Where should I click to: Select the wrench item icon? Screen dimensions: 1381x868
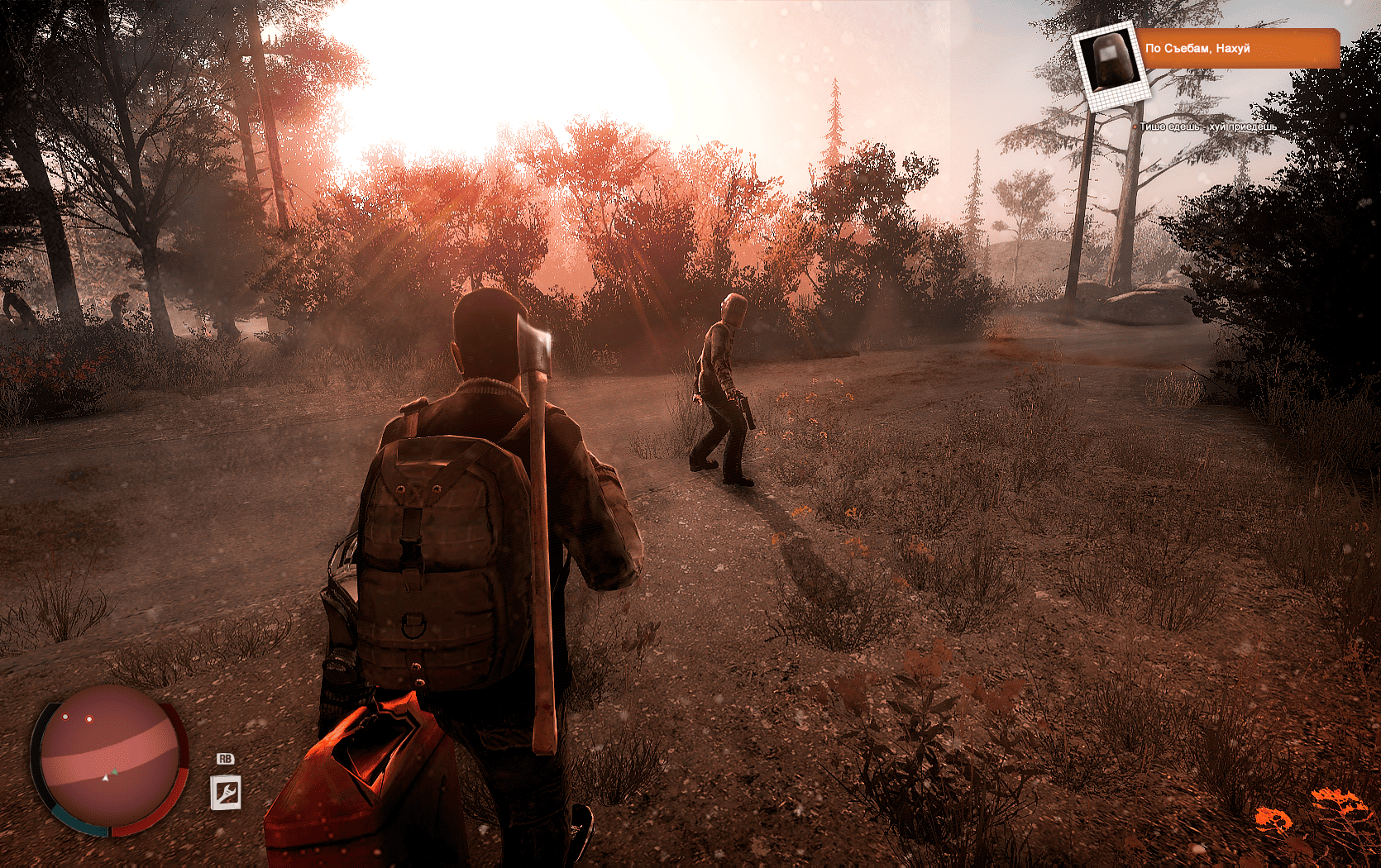point(226,793)
